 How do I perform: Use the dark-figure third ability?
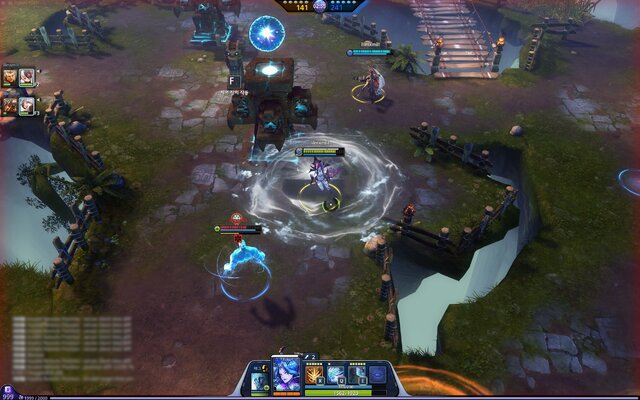click(357, 374)
